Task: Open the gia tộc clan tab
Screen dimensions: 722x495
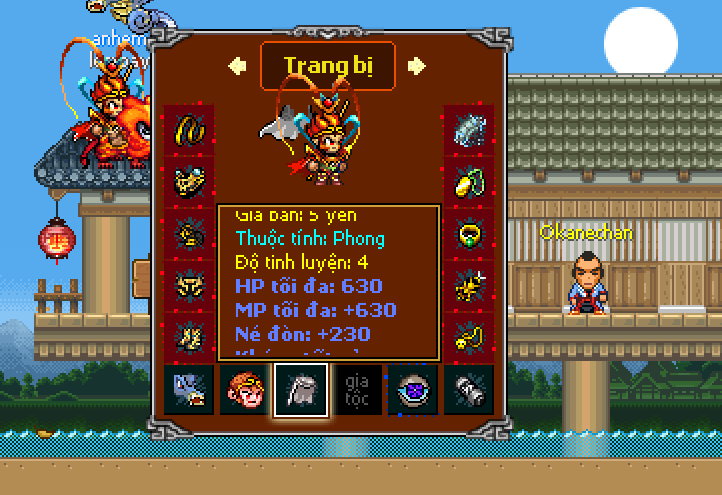Action: 355,390
